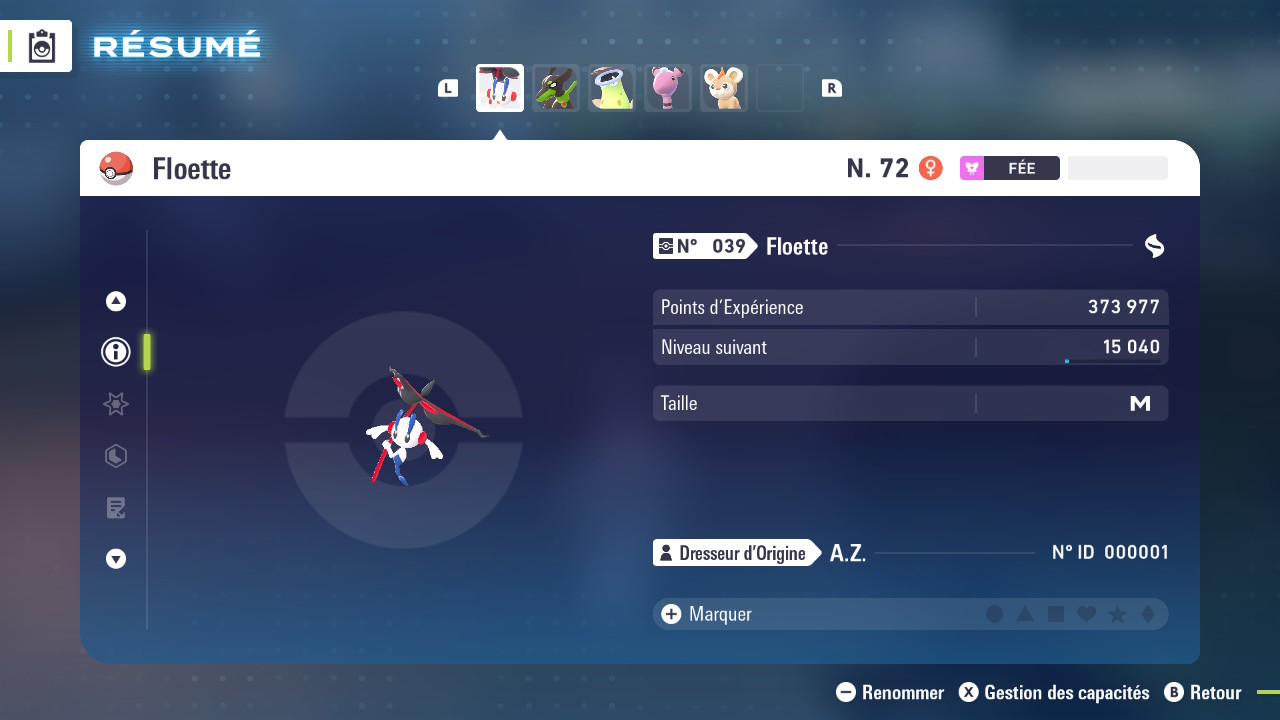Pick the Teddiursa party thumbnail

[x=724, y=88]
